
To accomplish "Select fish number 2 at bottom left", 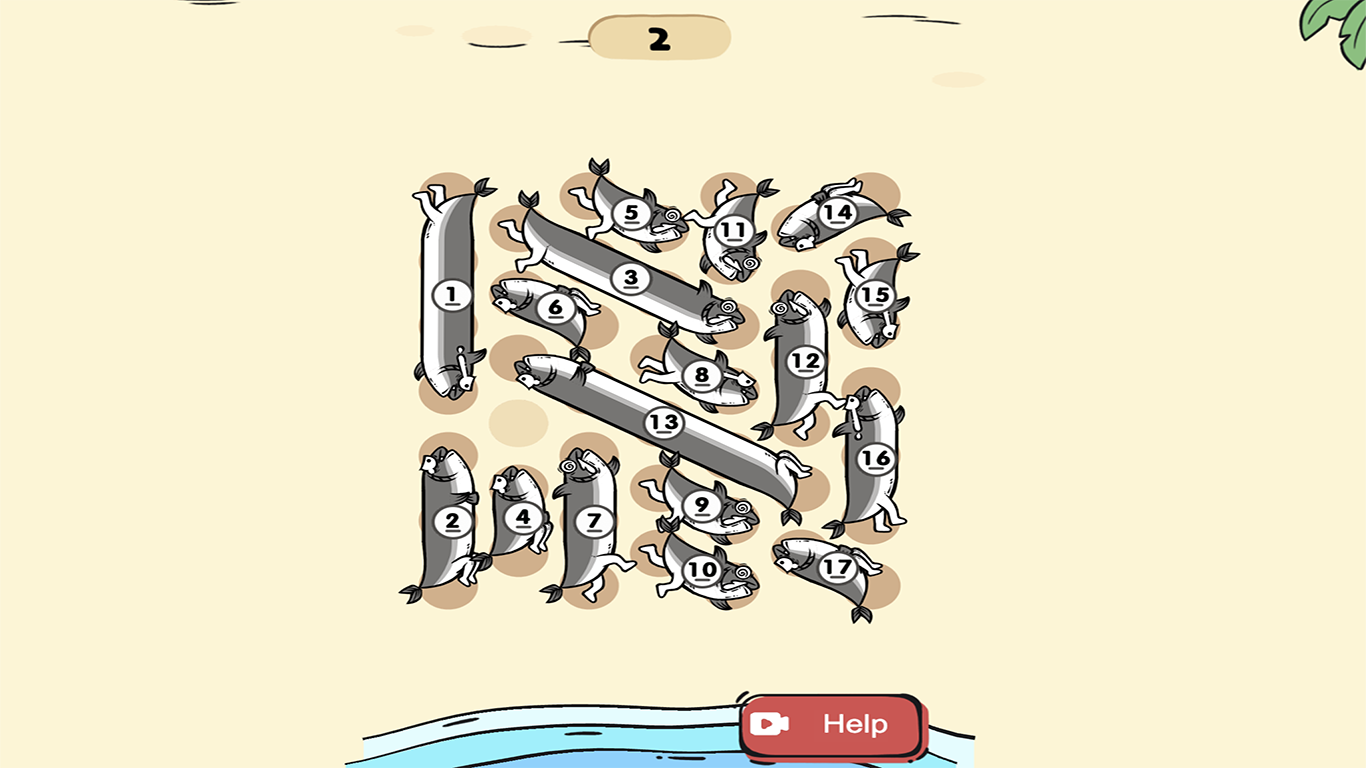I will 452,520.
